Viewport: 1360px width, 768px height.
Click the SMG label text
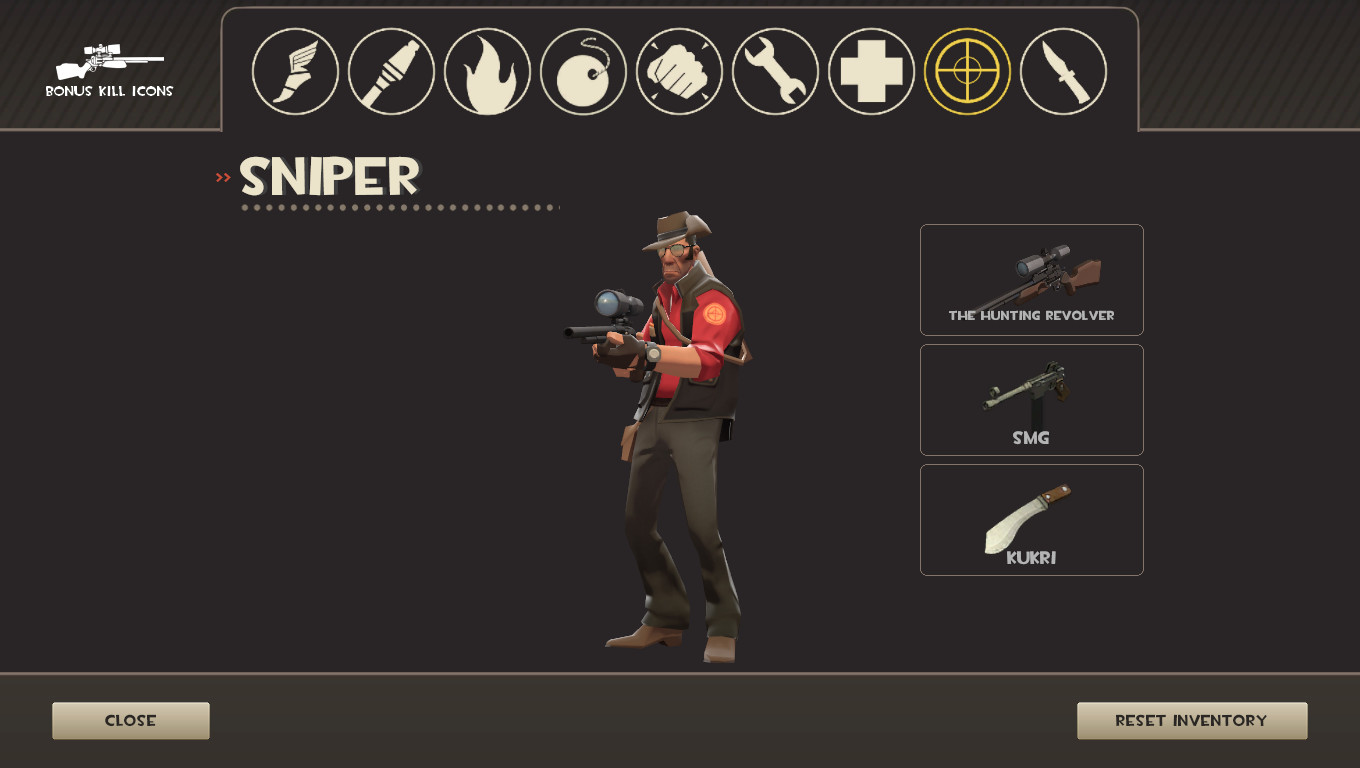(1031, 437)
